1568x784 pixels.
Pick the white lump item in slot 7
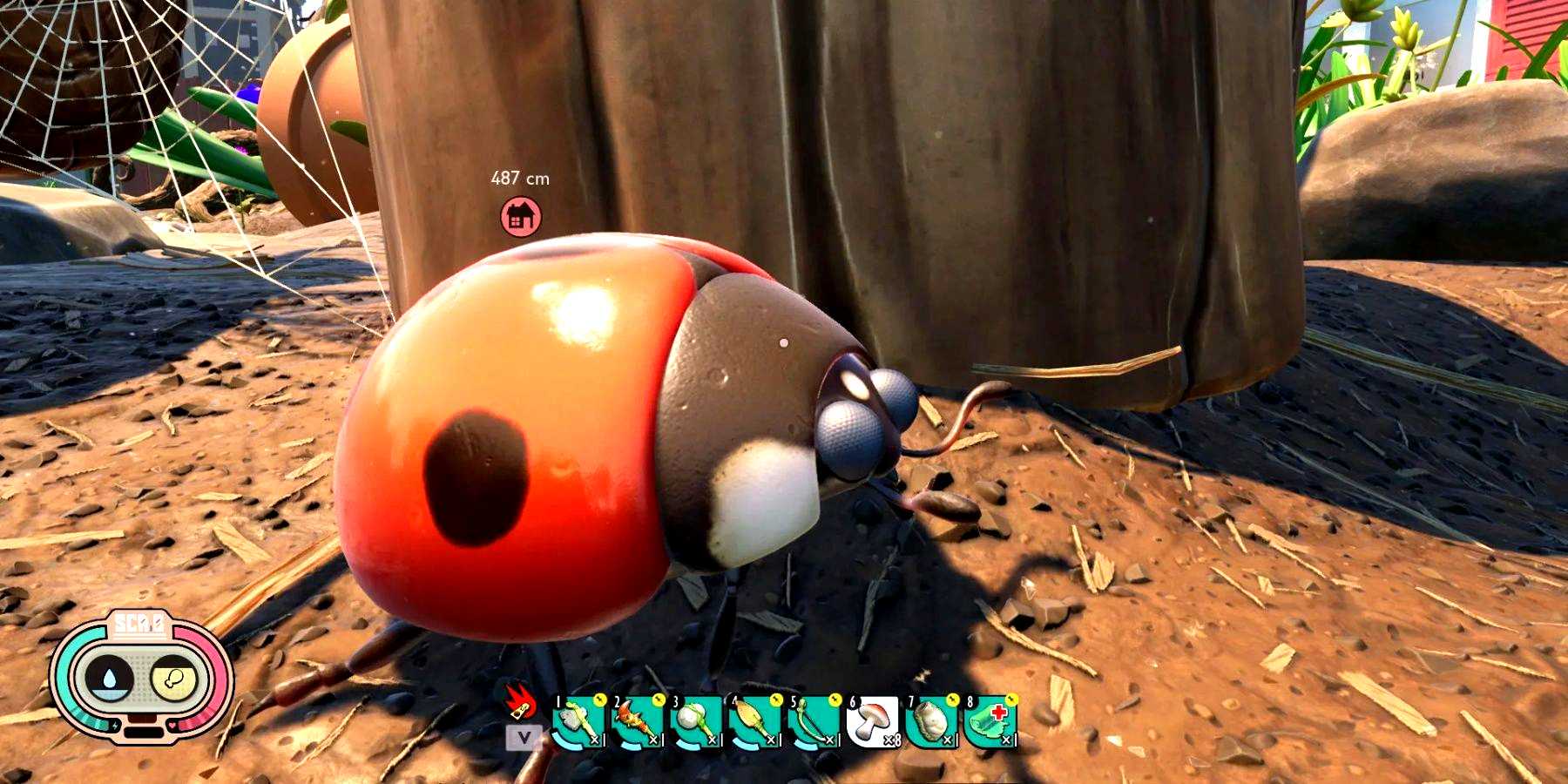(930, 721)
